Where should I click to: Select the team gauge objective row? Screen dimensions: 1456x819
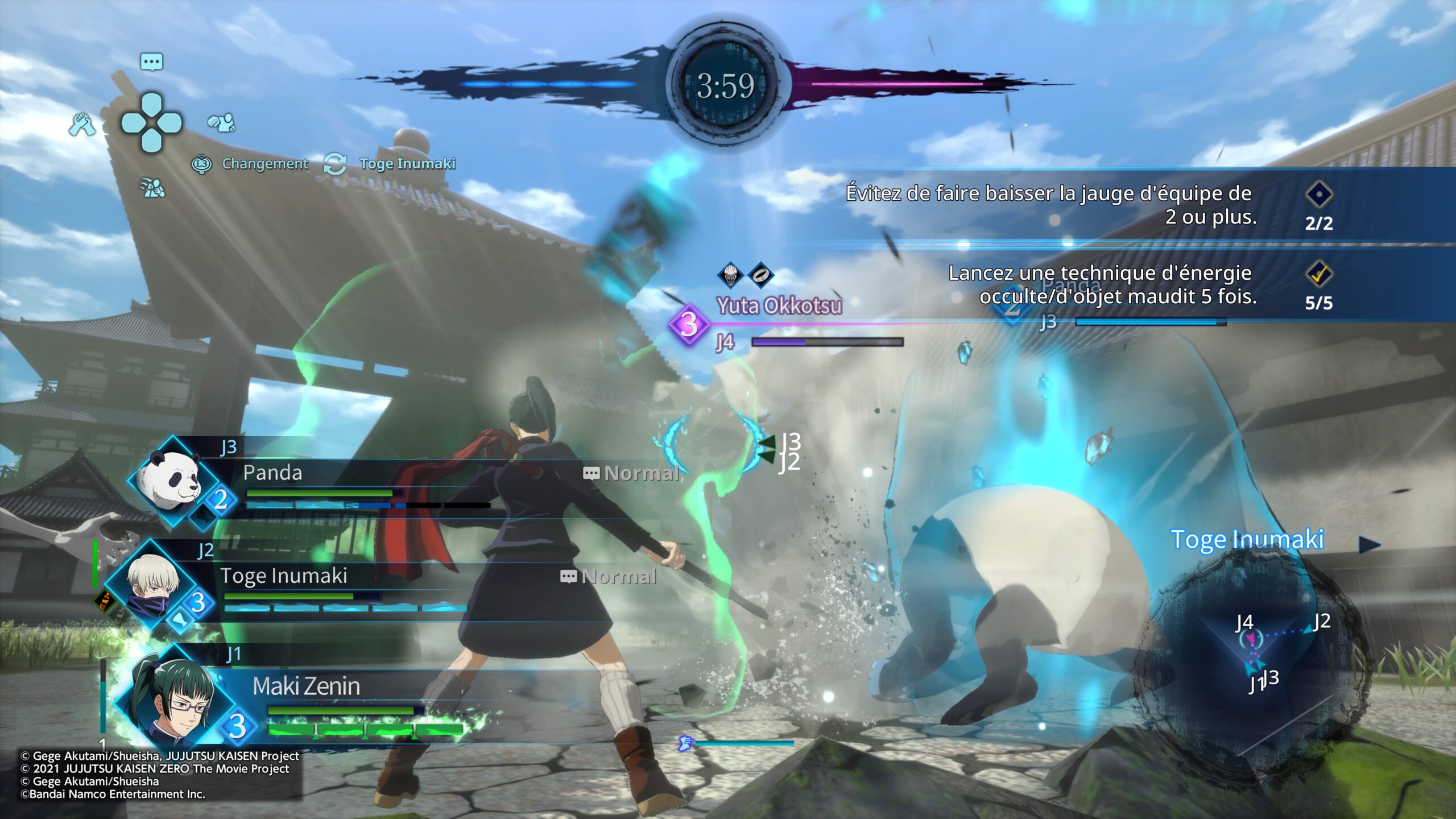(1081, 206)
